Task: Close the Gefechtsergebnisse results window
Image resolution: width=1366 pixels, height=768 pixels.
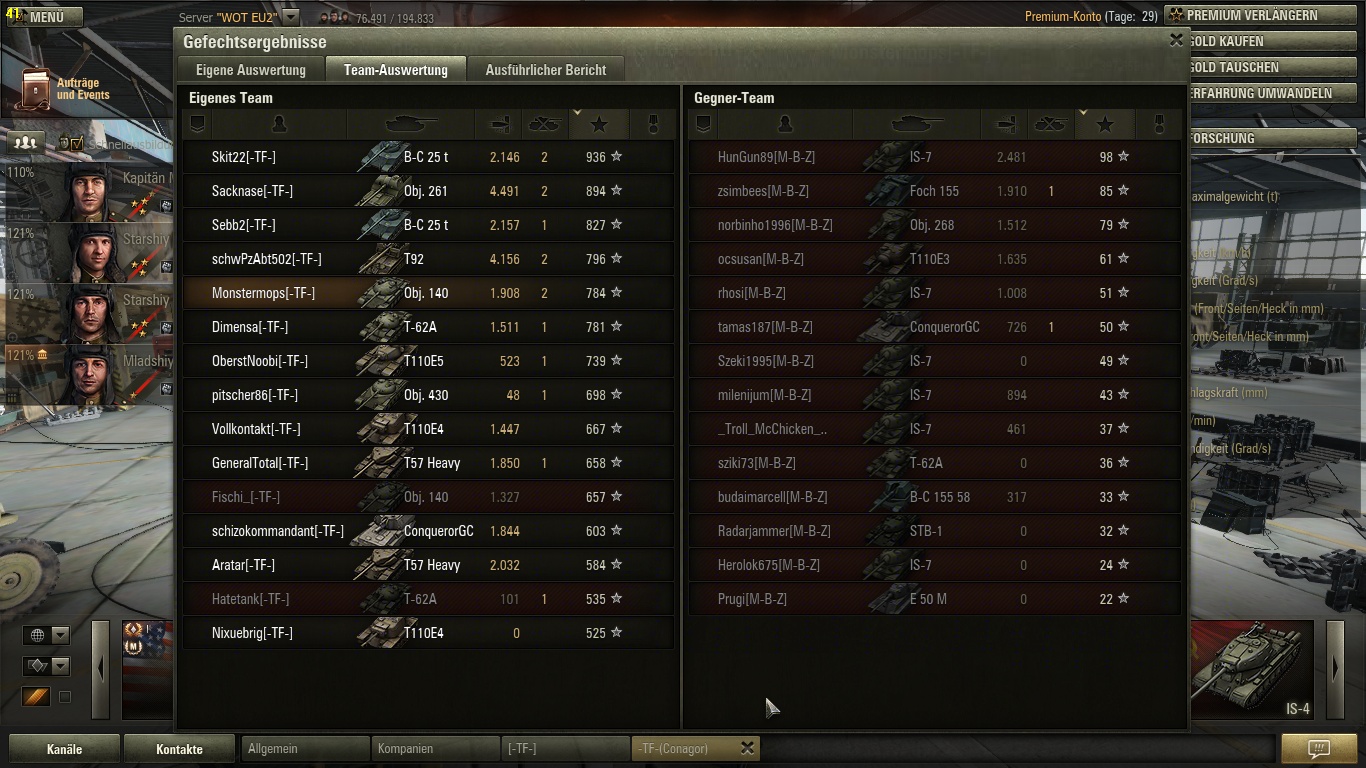Action: click(1176, 41)
